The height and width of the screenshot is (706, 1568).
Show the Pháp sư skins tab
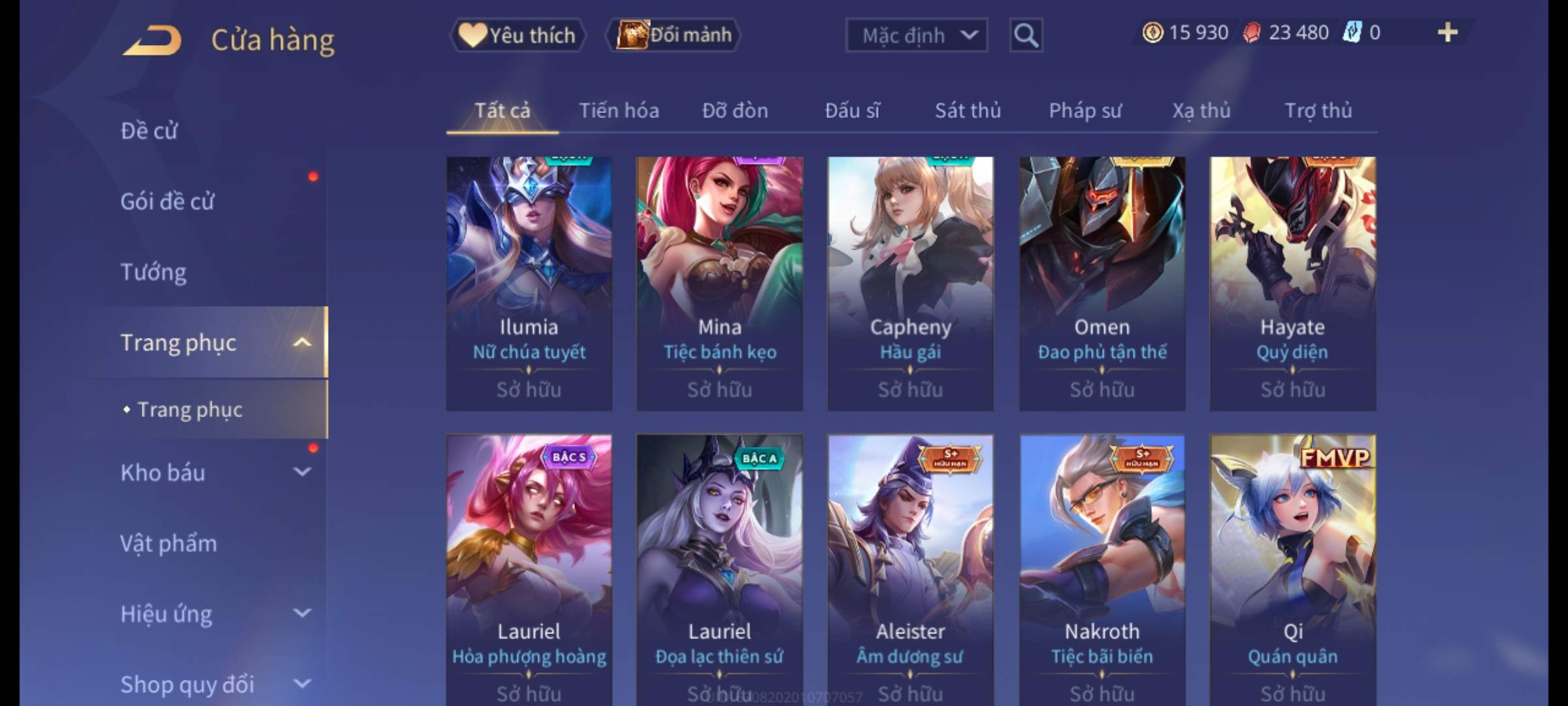(x=1085, y=110)
